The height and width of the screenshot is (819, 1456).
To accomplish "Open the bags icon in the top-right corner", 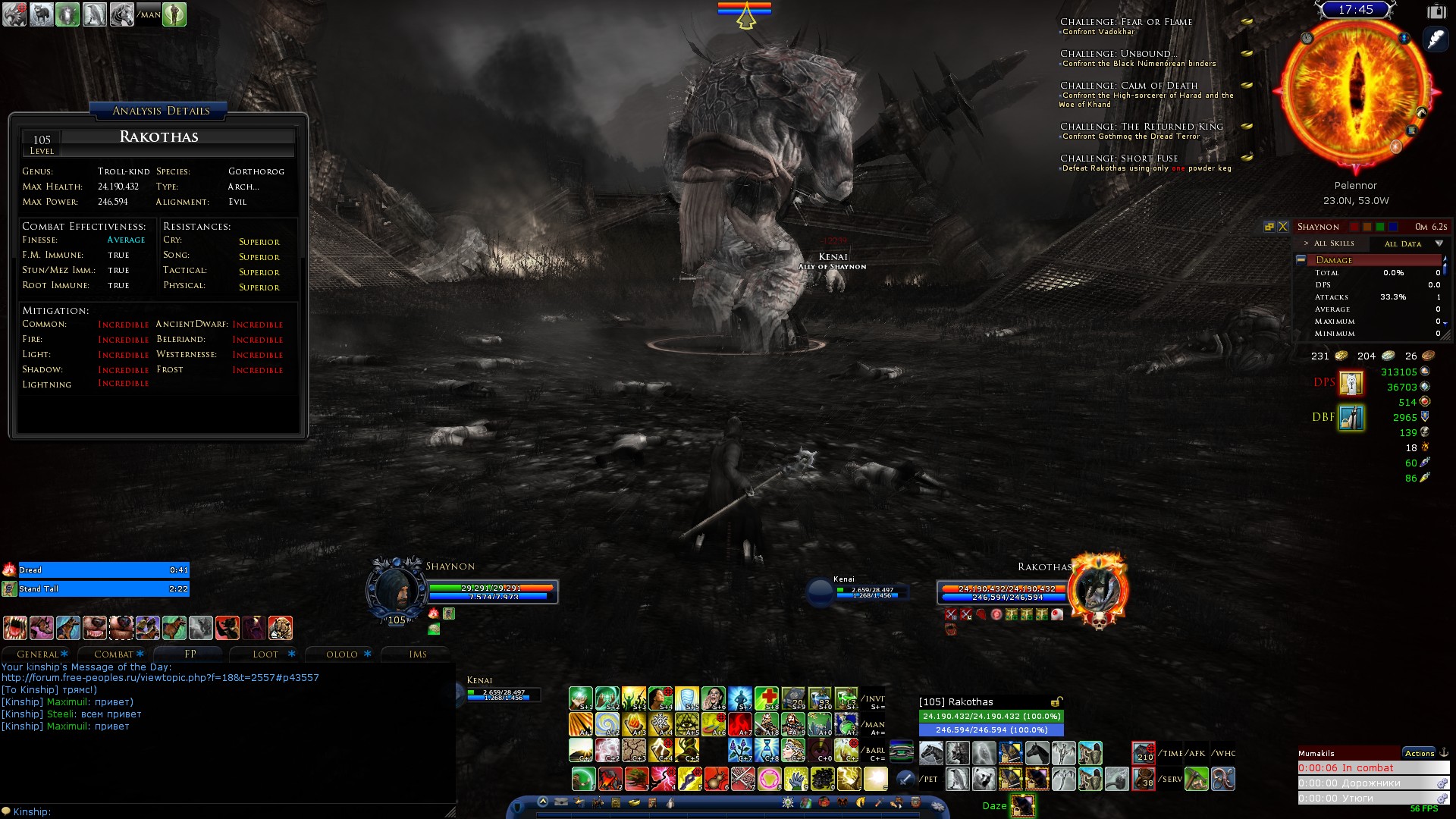I will [1436, 11].
